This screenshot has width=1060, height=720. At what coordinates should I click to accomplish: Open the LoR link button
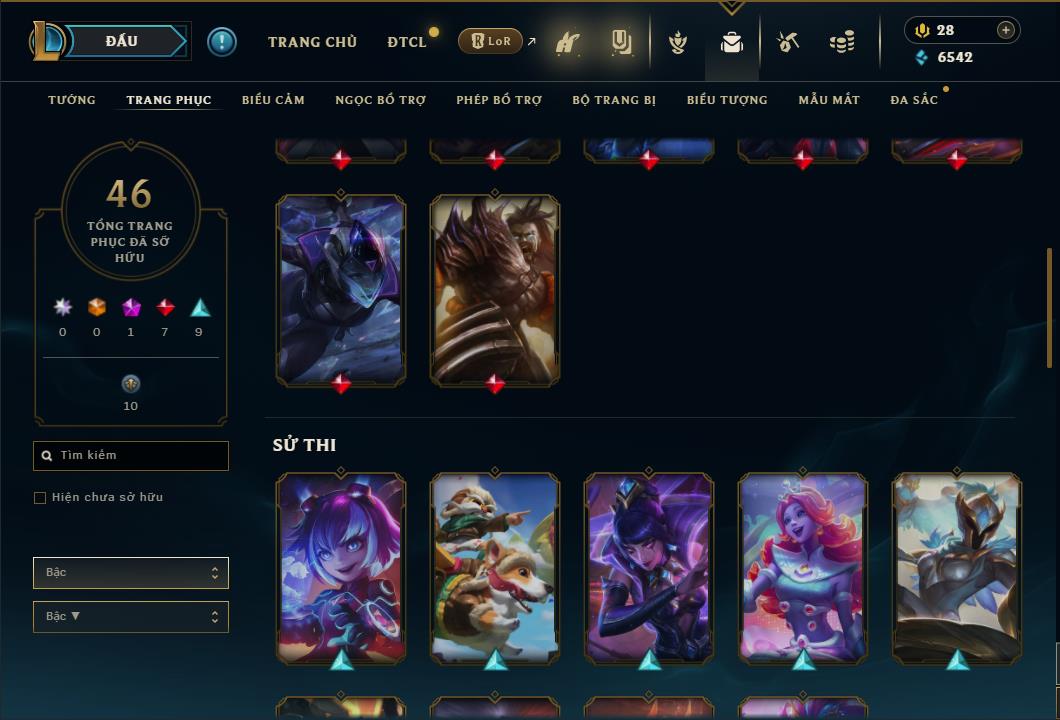coord(491,42)
